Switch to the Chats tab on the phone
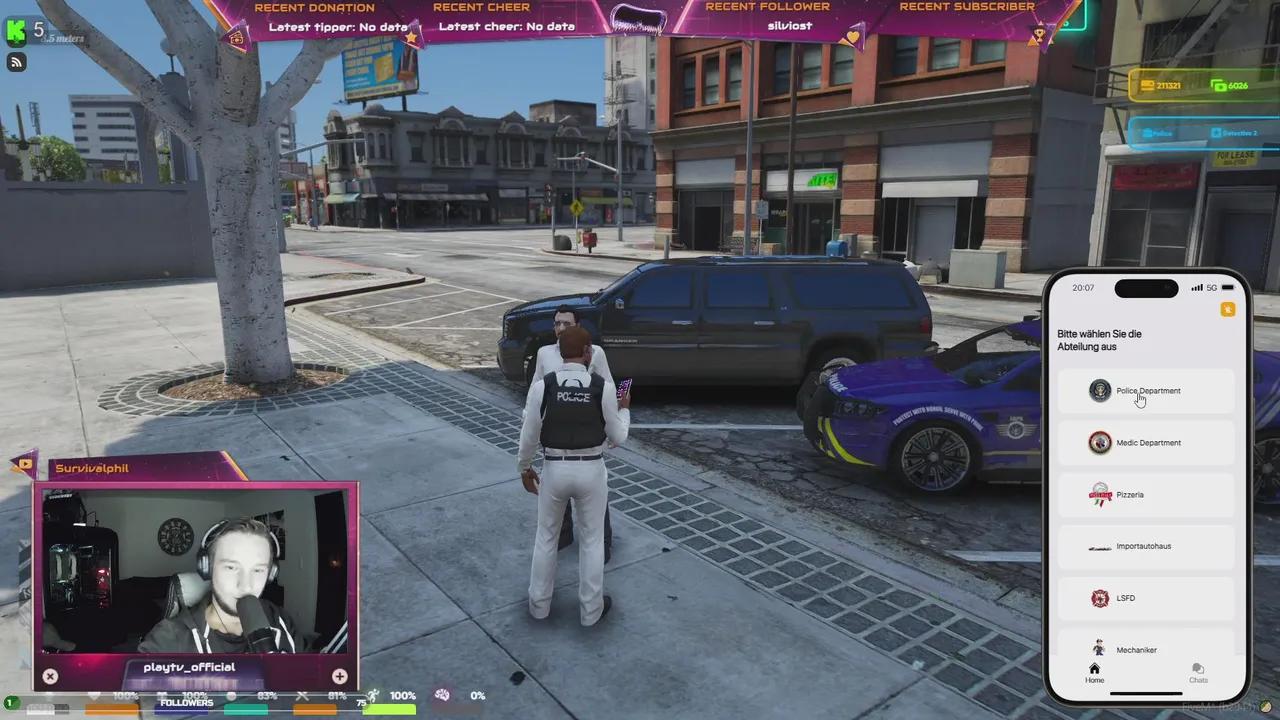This screenshot has width=1280, height=720. click(x=1198, y=674)
